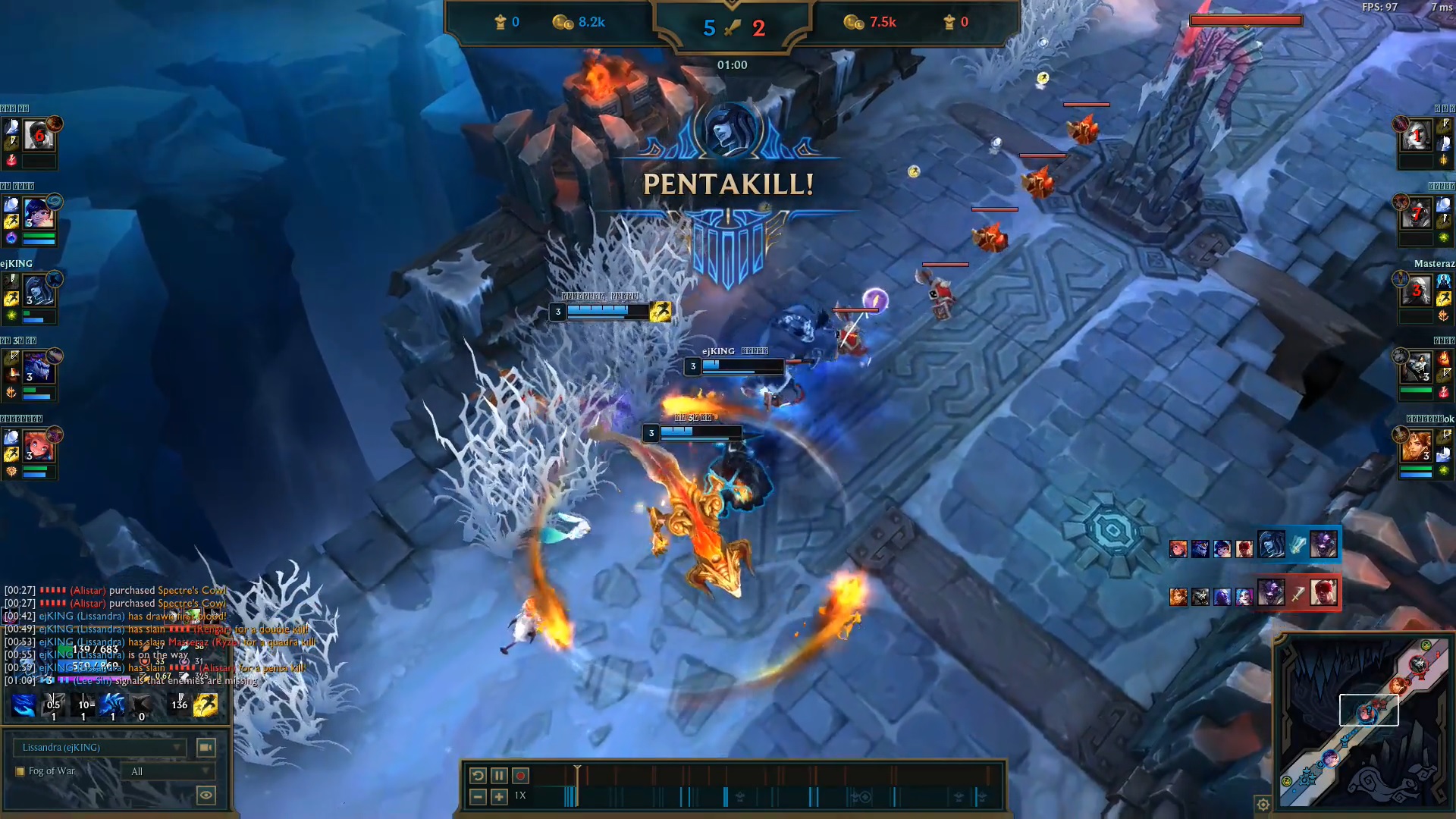Click Lissandra's Iceborn passive icon
Screen dimensions: 1456x819
24,705
